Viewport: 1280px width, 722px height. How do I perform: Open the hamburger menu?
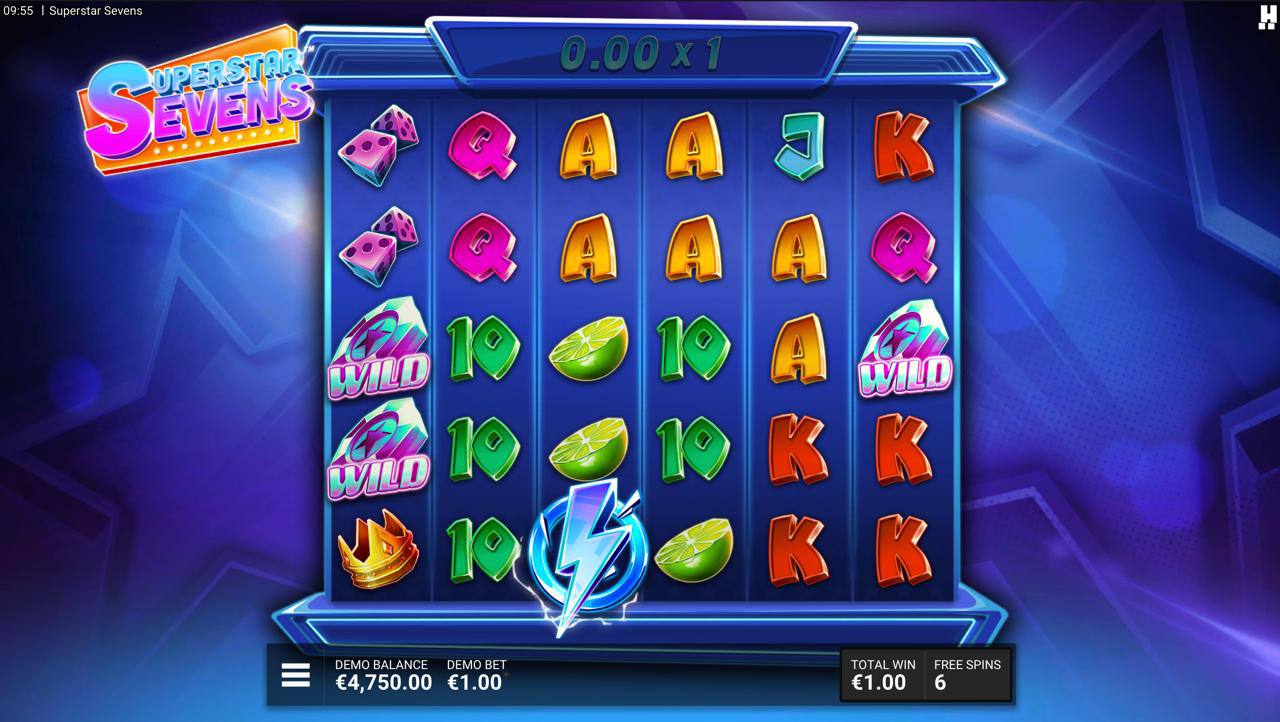[x=295, y=676]
